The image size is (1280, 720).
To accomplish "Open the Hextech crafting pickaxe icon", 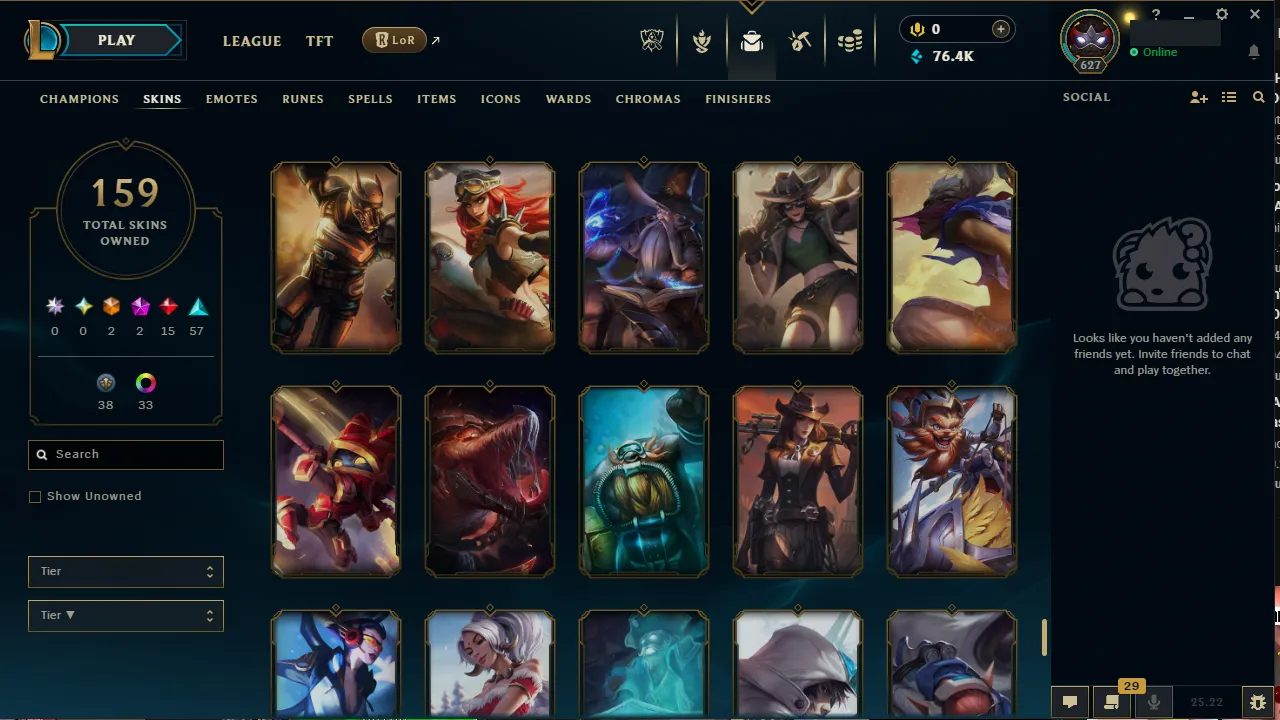I will coord(800,41).
